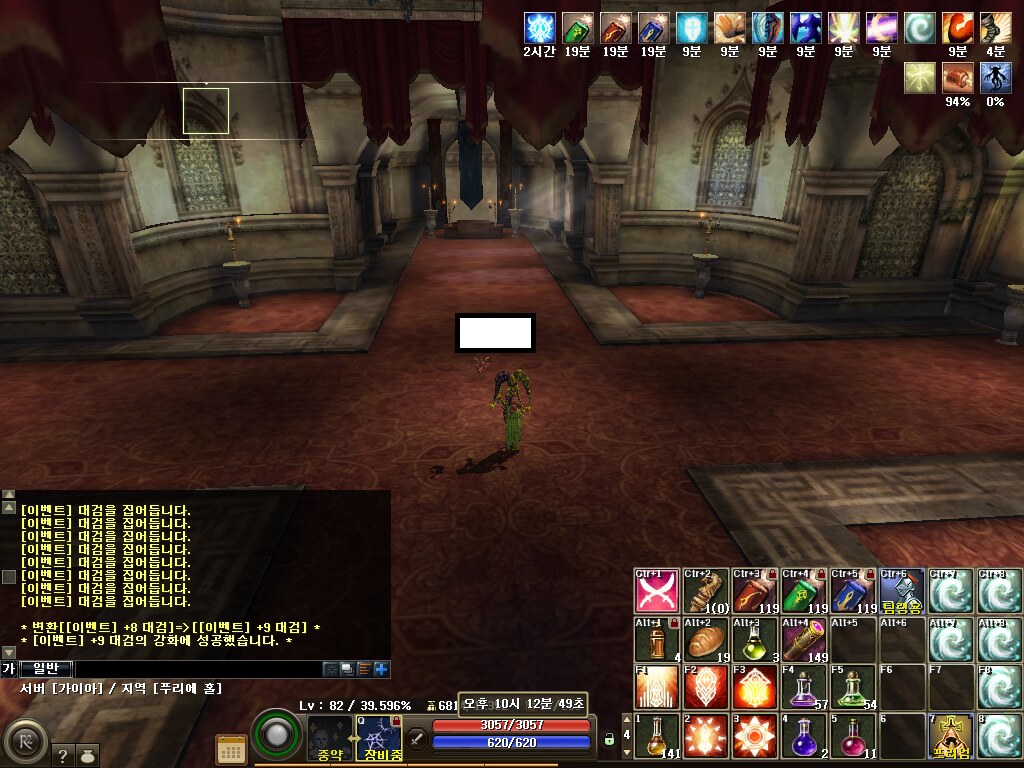Image resolution: width=1024 pixels, height=768 pixels.
Task: Open the money pouch button
Action: coord(90,757)
